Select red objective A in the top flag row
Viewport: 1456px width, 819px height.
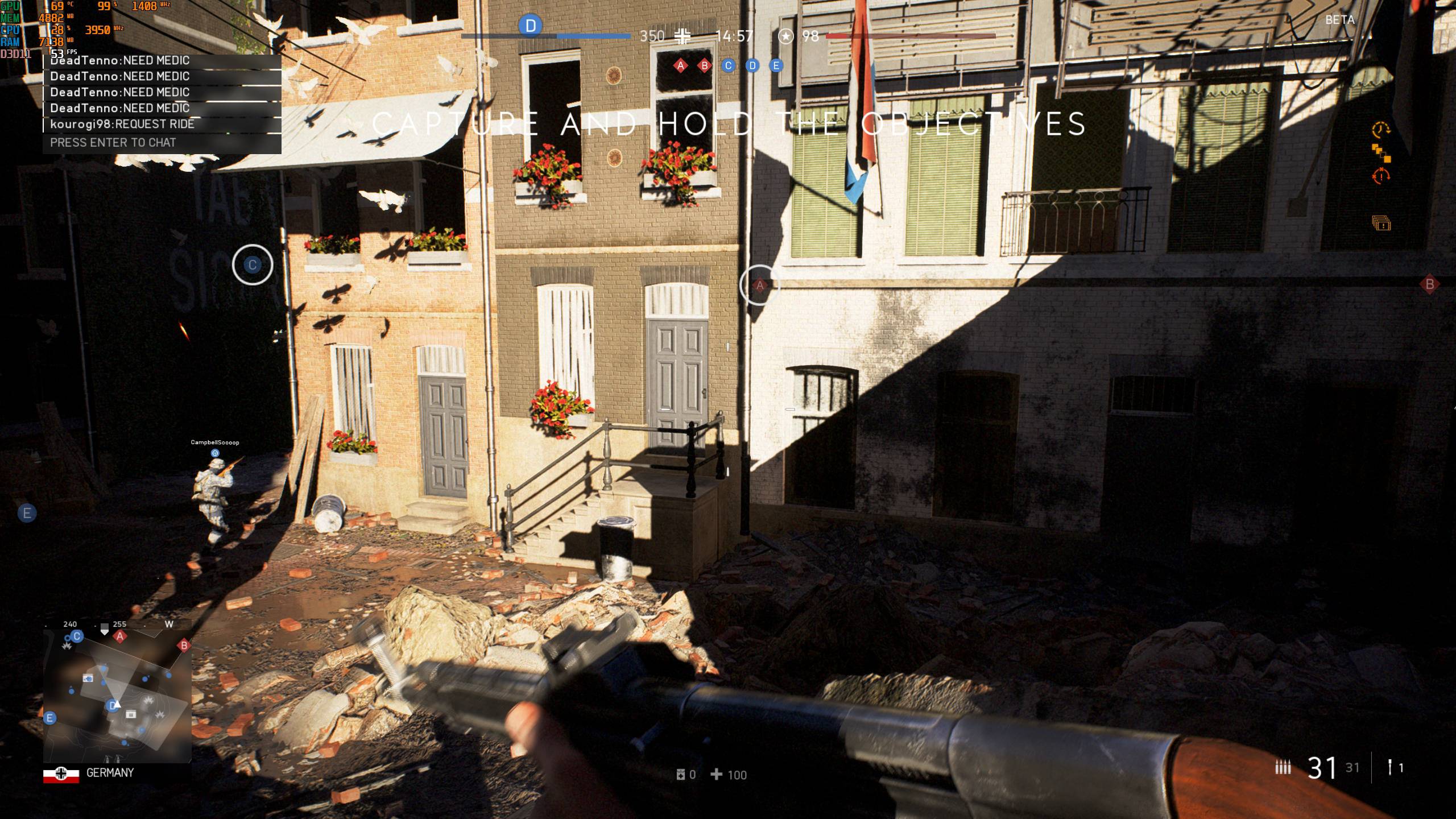click(680, 66)
